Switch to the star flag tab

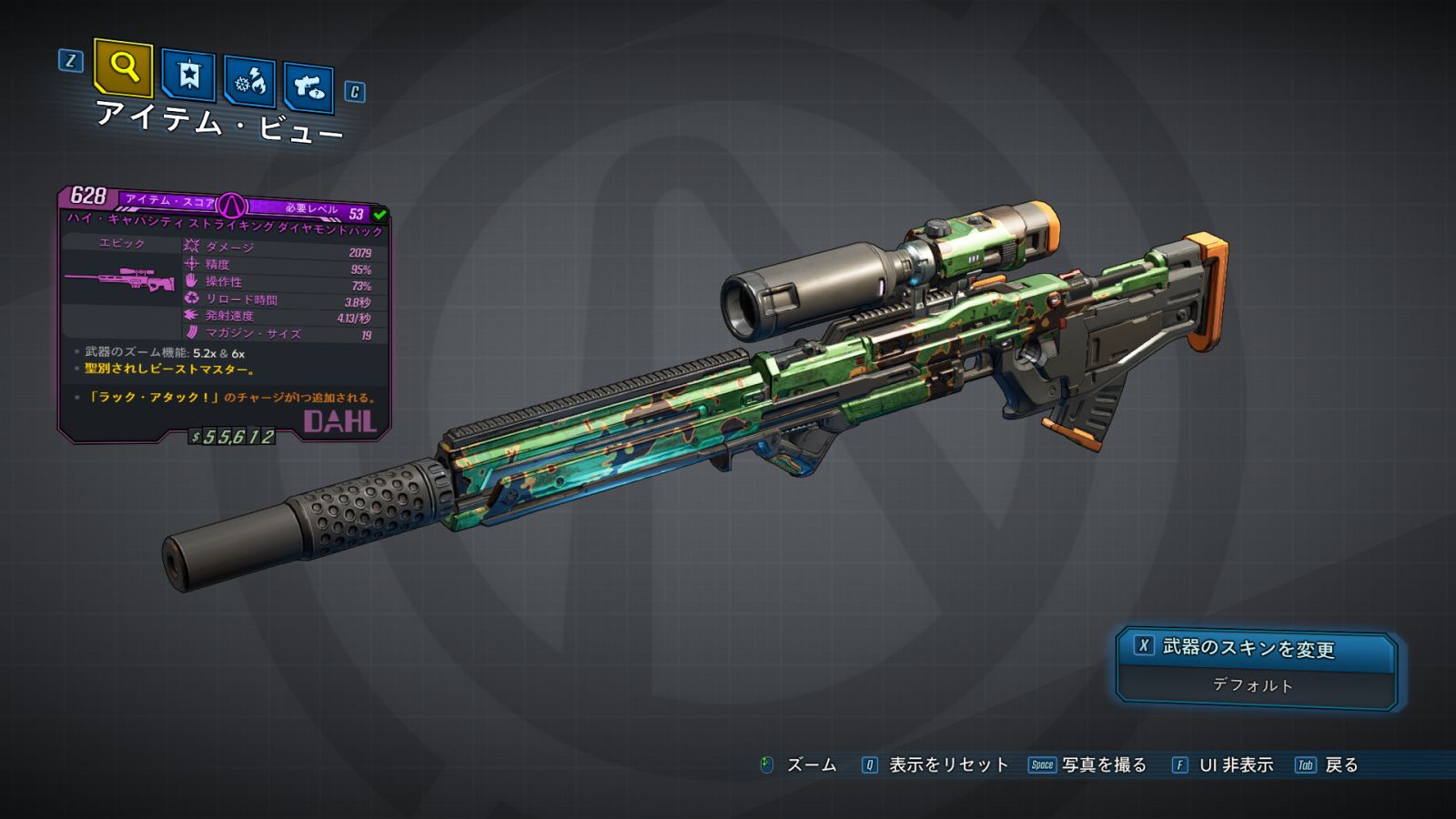point(188,76)
